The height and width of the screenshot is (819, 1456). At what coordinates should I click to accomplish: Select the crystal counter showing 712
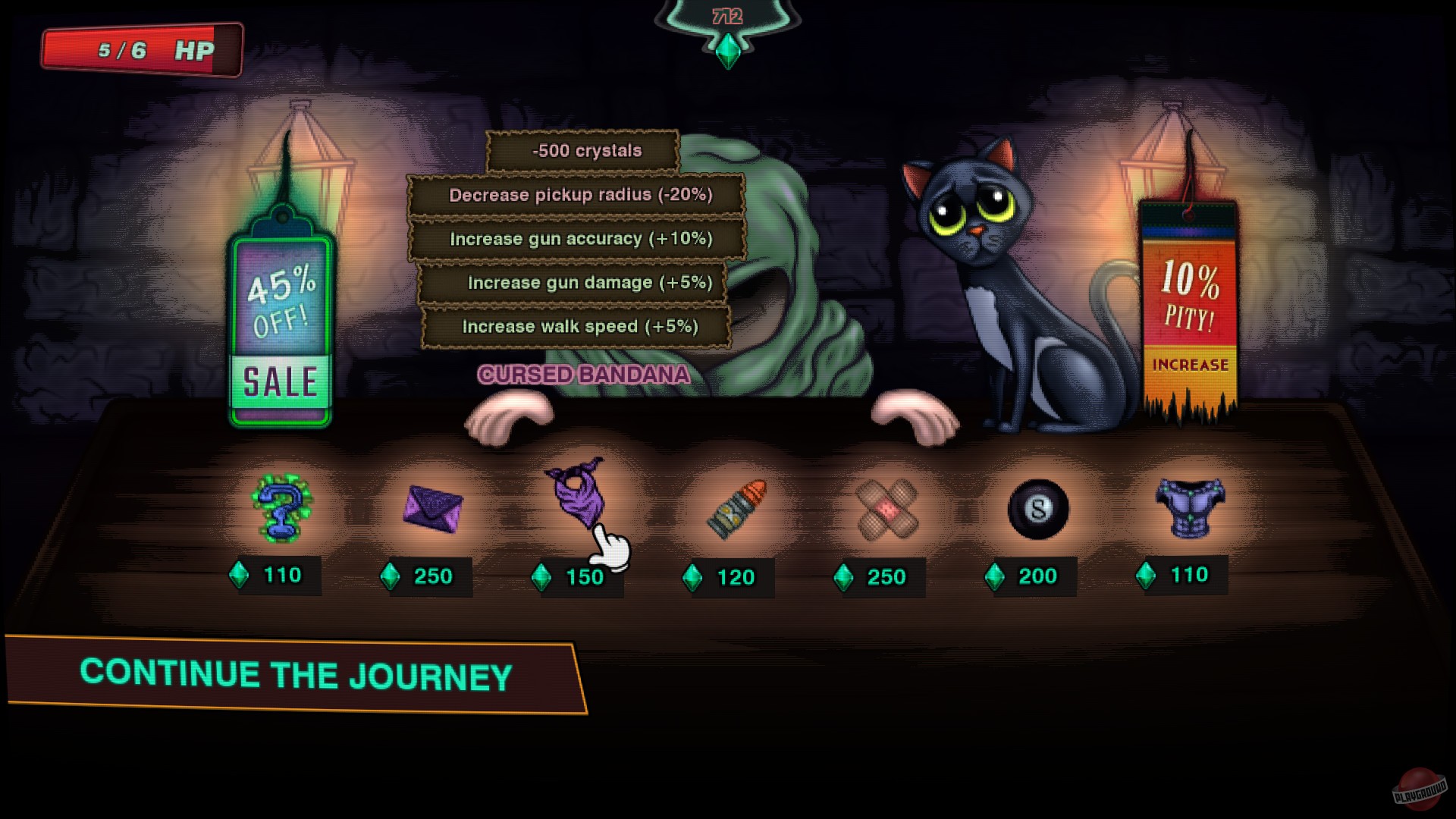coord(726,15)
